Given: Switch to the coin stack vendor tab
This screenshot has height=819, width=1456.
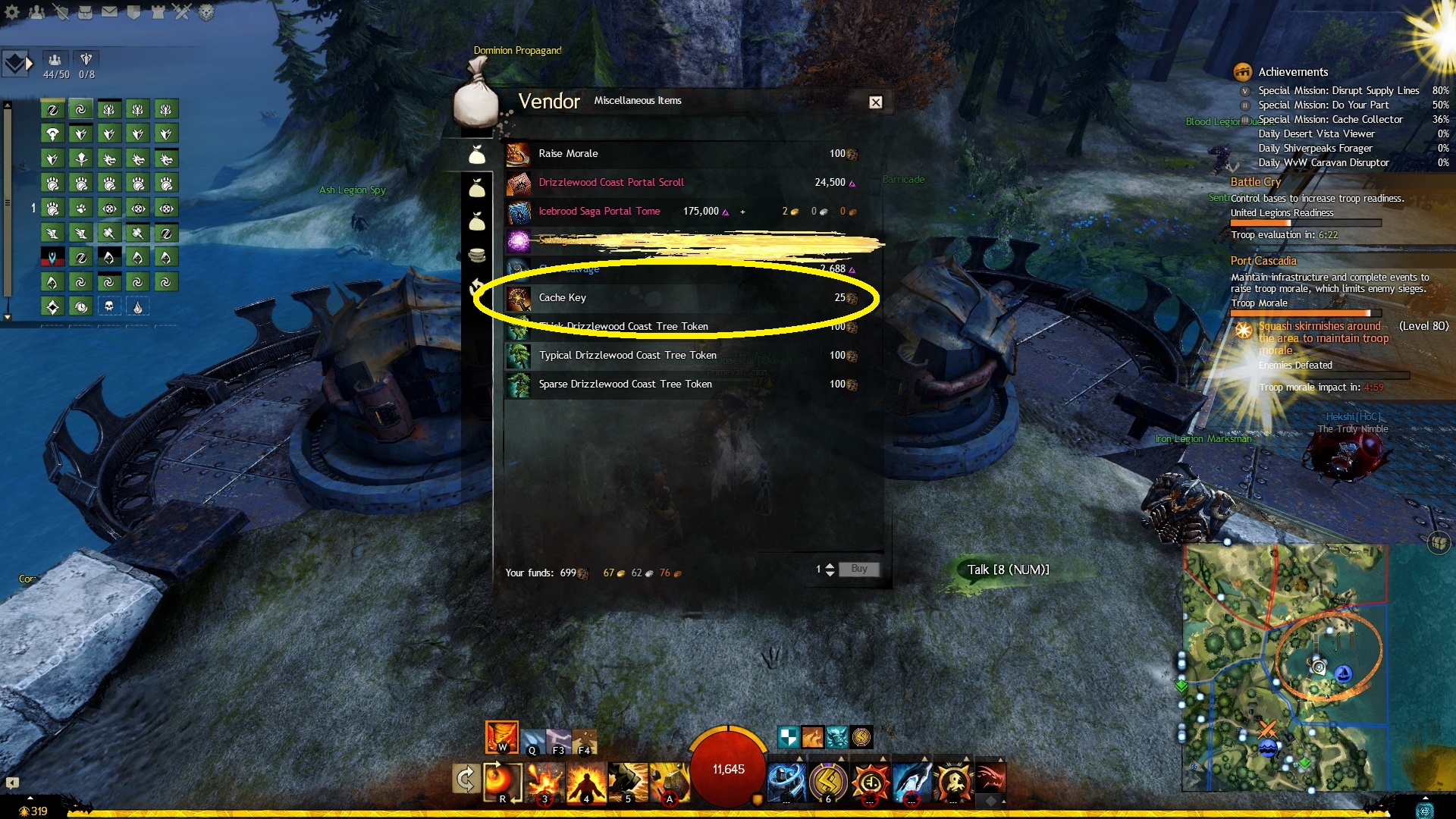Looking at the screenshot, I should coord(477,255).
